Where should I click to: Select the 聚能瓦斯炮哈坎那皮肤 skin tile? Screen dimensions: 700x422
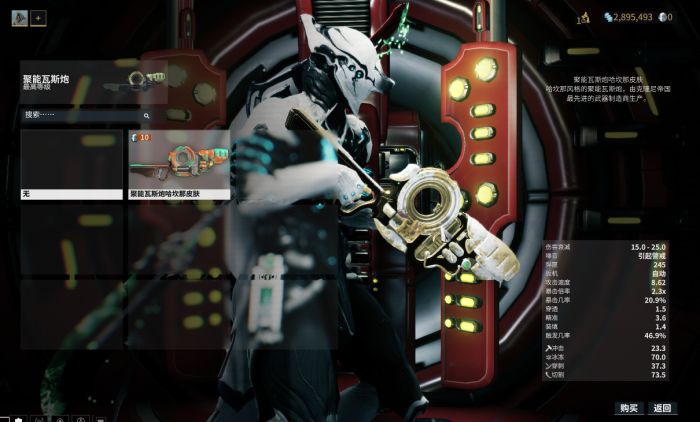179,164
